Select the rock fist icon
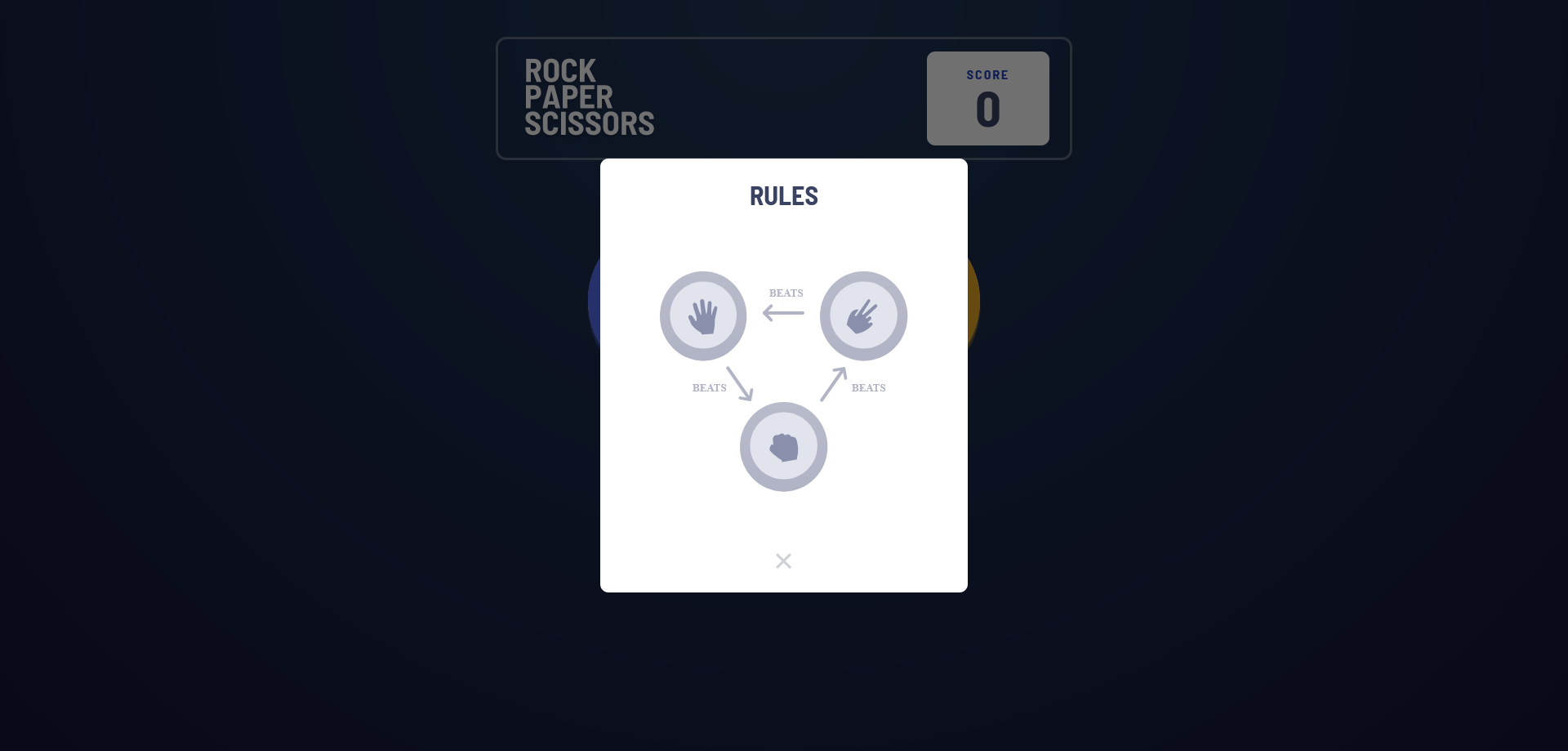The height and width of the screenshot is (751, 1568). pos(783,447)
